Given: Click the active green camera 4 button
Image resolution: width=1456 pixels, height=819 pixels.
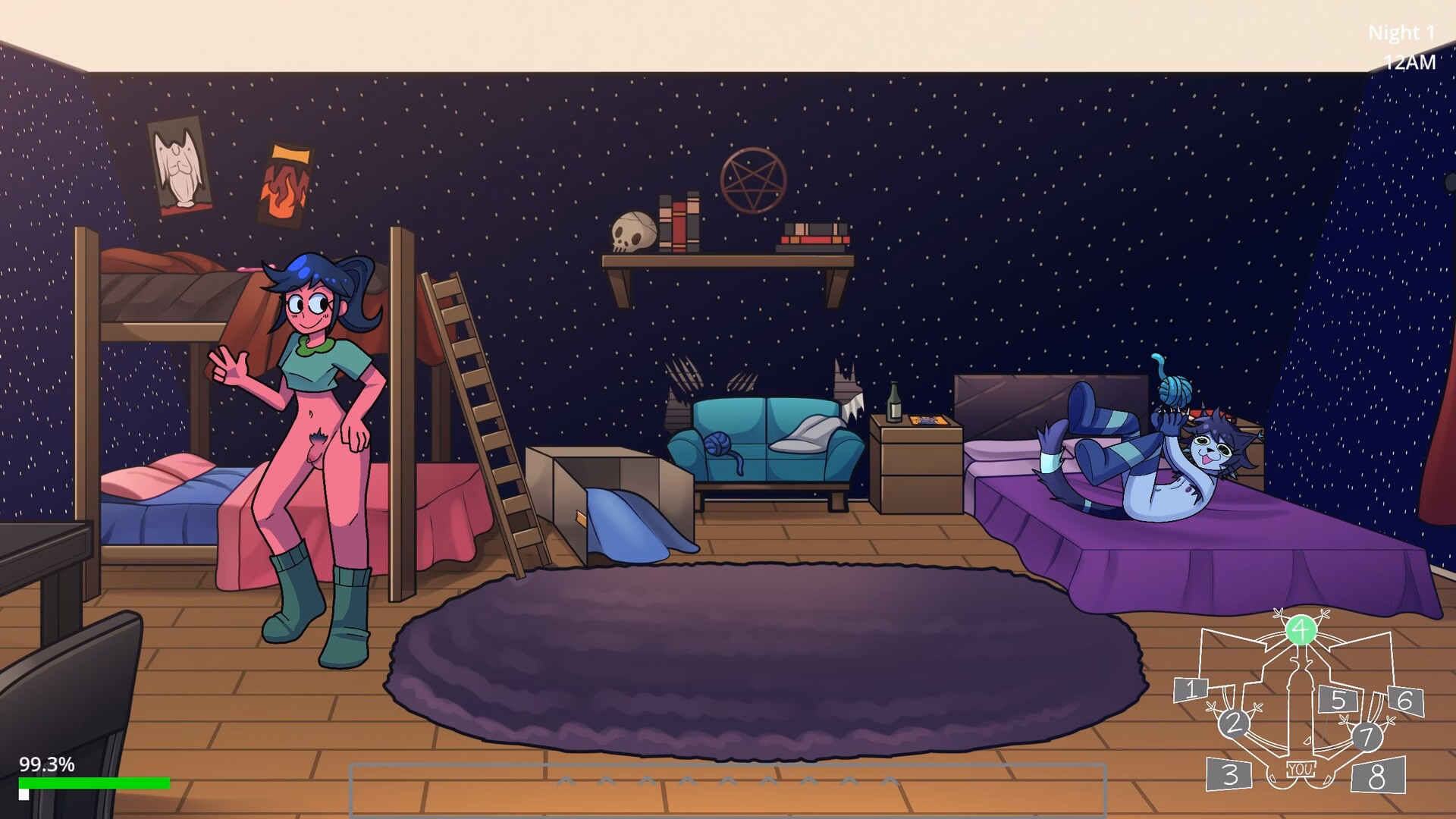Looking at the screenshot, I should click(1301, 630).
